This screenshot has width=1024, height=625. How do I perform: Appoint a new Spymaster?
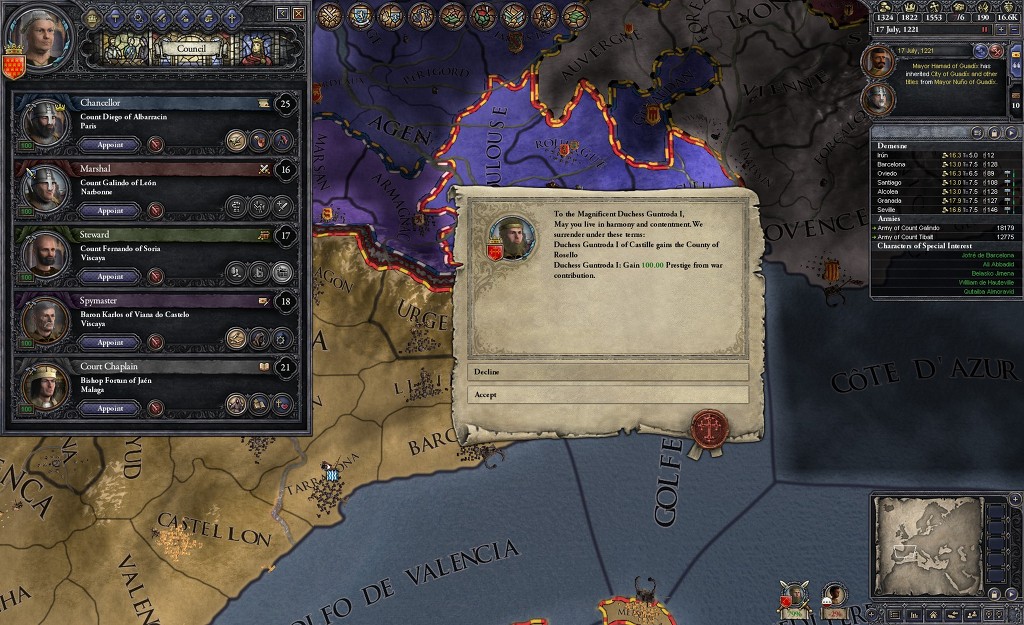tap(111, 342)
